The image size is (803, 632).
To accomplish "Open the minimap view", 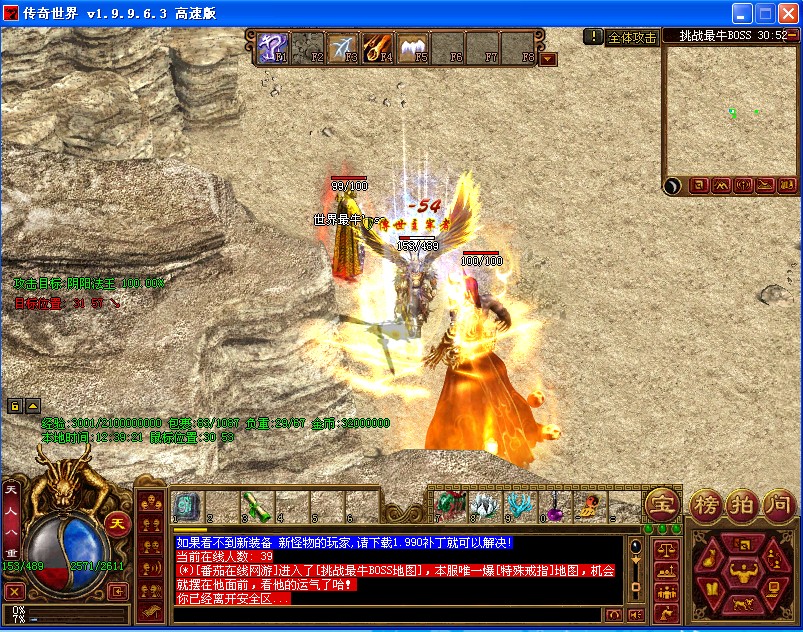I will click(731, 110).
